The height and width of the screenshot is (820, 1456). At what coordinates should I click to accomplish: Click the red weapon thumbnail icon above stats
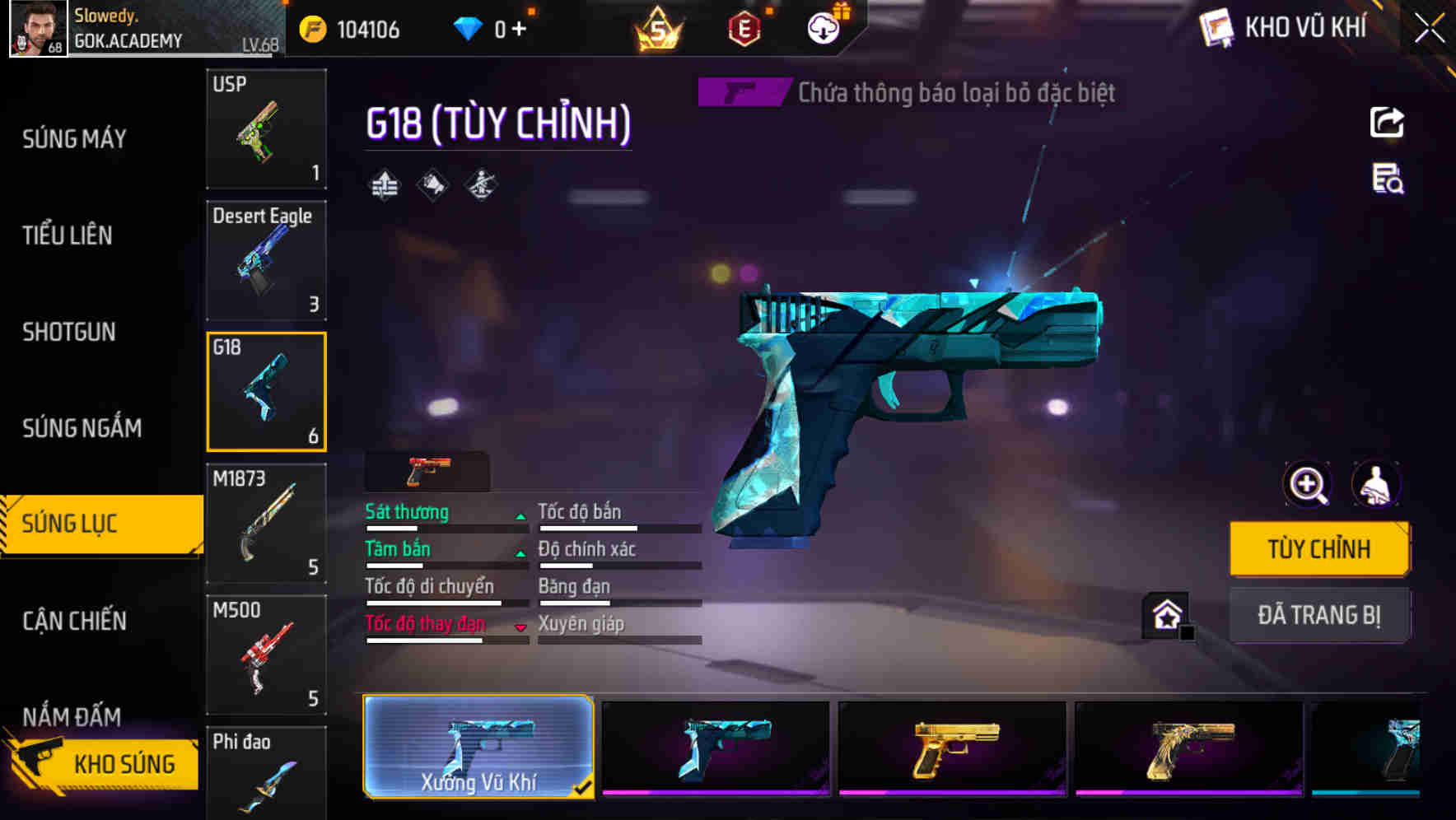(425, 470)
